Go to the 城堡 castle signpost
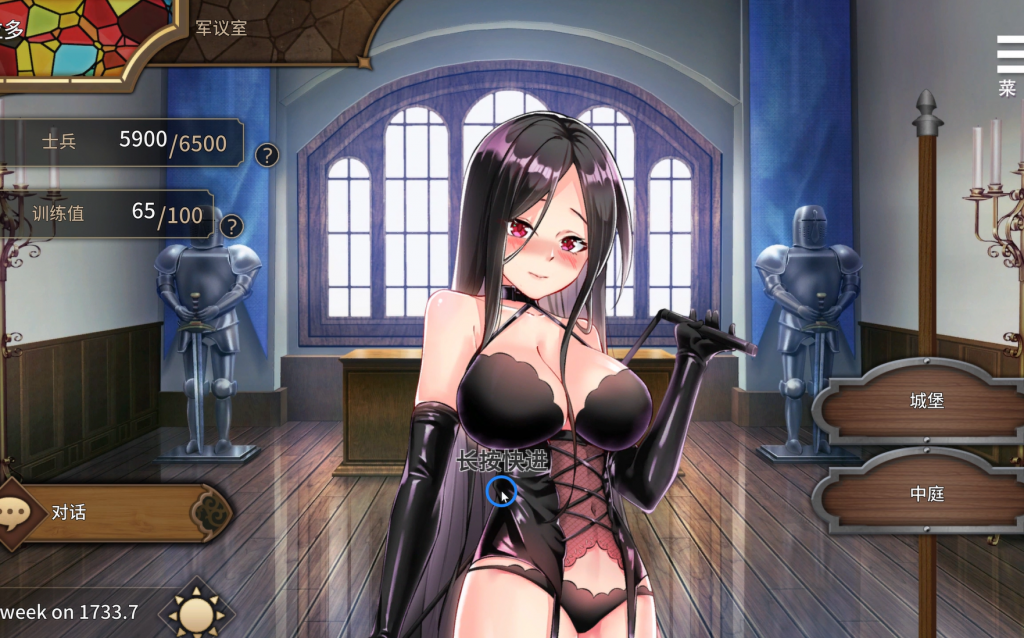The width and height of the screenshot is (1024, 638). point(926,401)
